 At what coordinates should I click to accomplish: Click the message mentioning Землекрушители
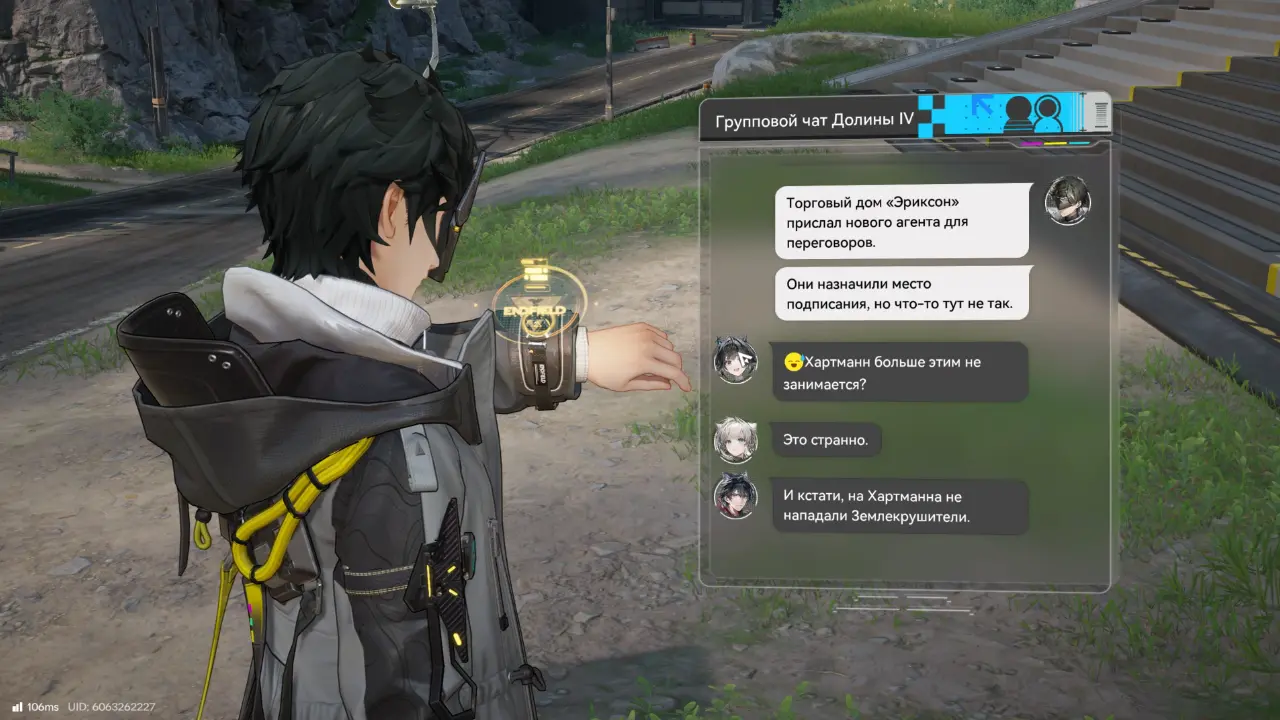point(900,506)
